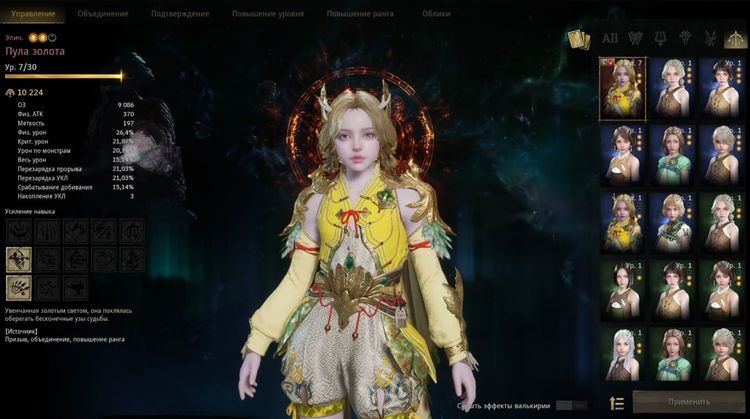Select the highlighted golden-haired valkyrie card
Image resolution: width=750 pixels, height=419 pixels.
click(x=620, y=85)
